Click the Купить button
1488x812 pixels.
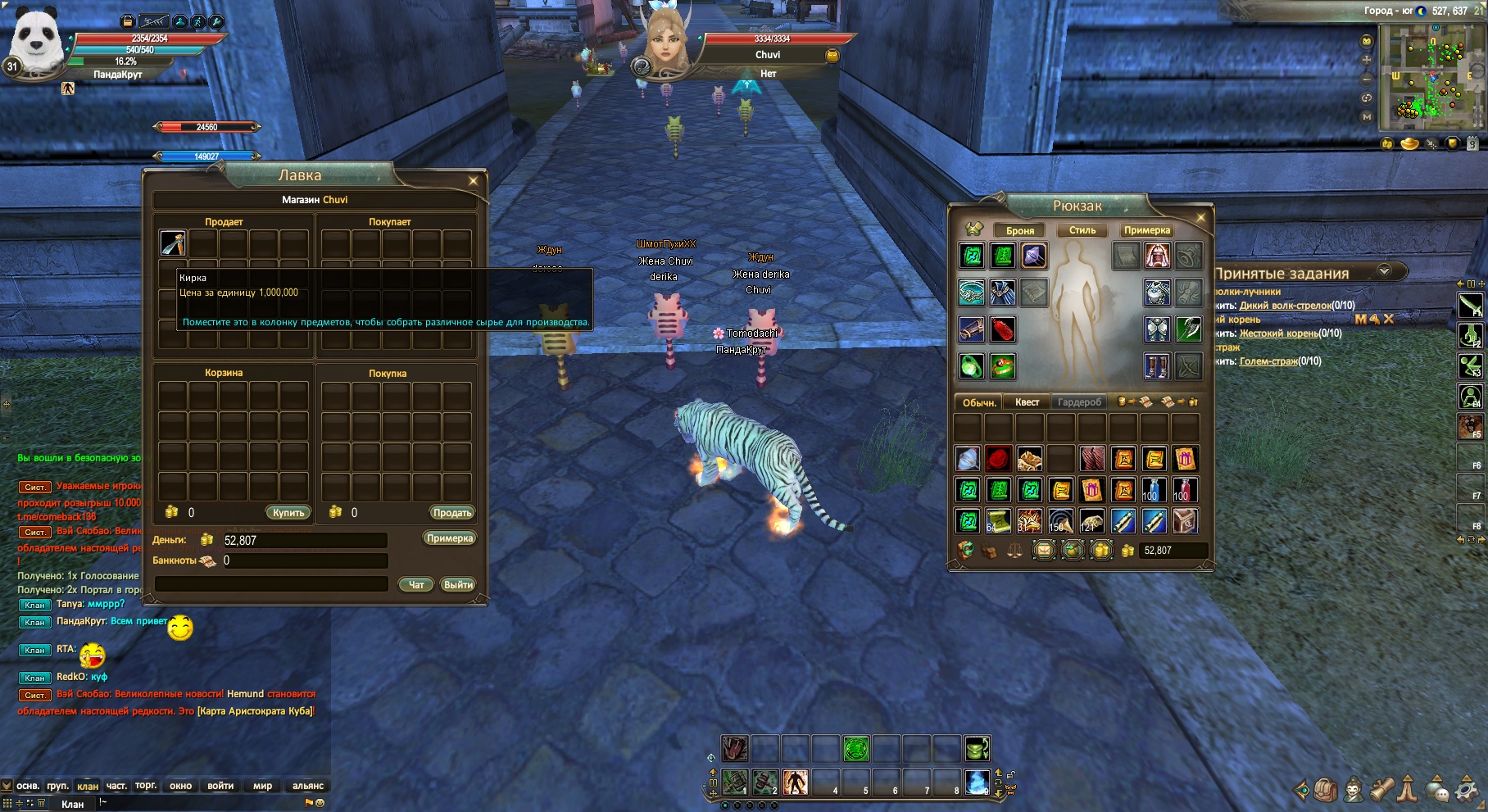click(x=288, y=513)
